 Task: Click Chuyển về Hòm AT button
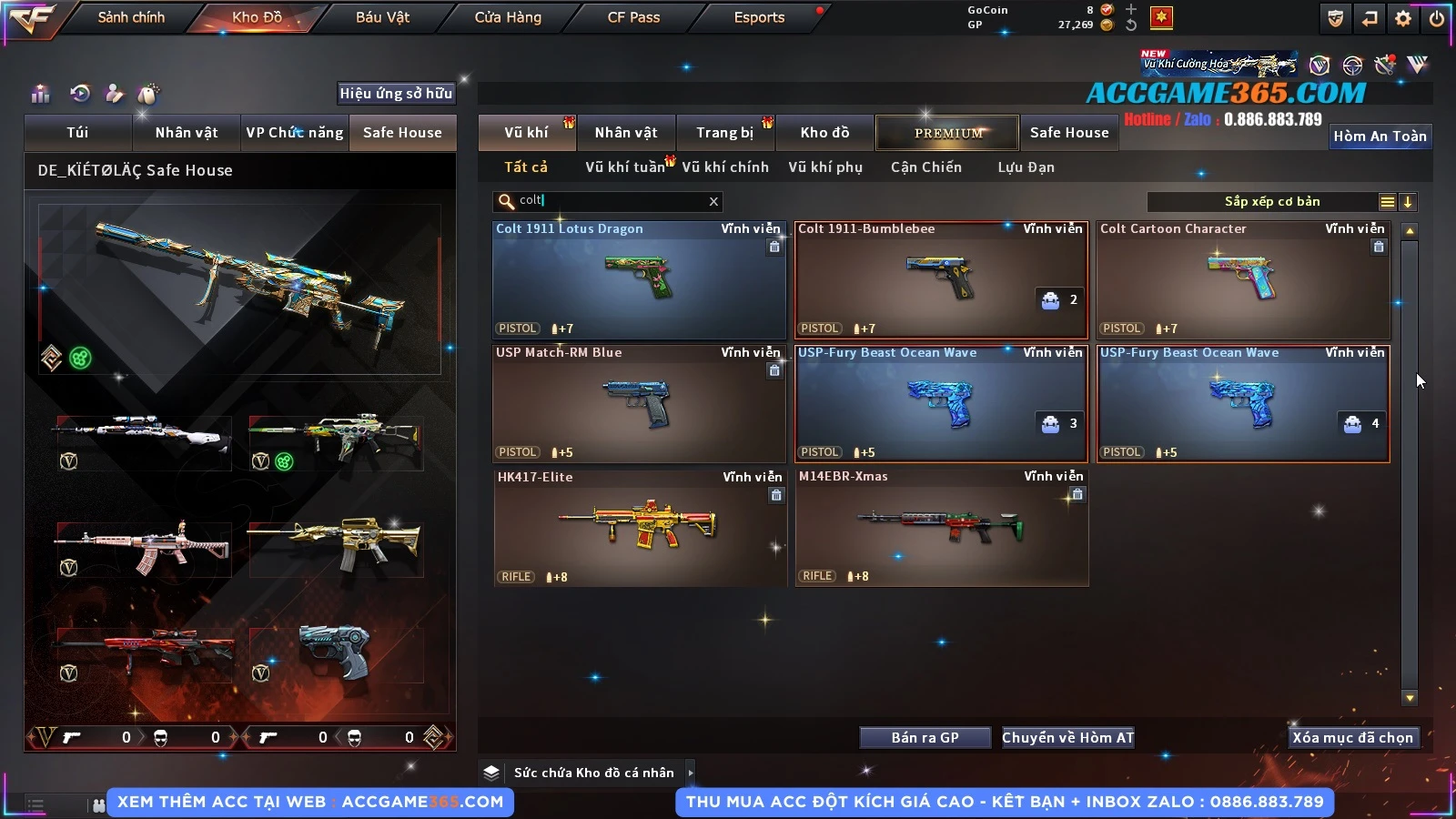coord(1067,738)
